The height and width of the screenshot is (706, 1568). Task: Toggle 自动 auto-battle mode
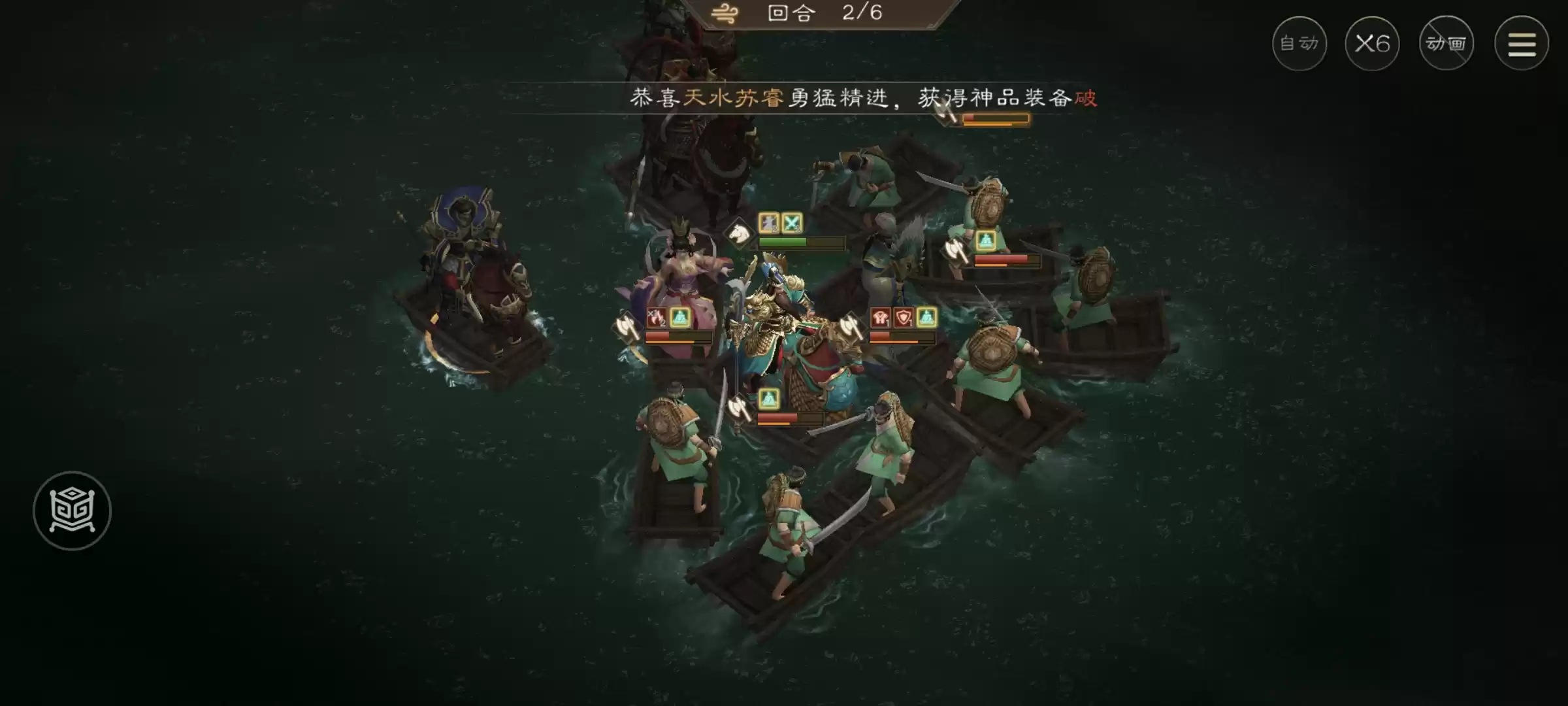1299,43
